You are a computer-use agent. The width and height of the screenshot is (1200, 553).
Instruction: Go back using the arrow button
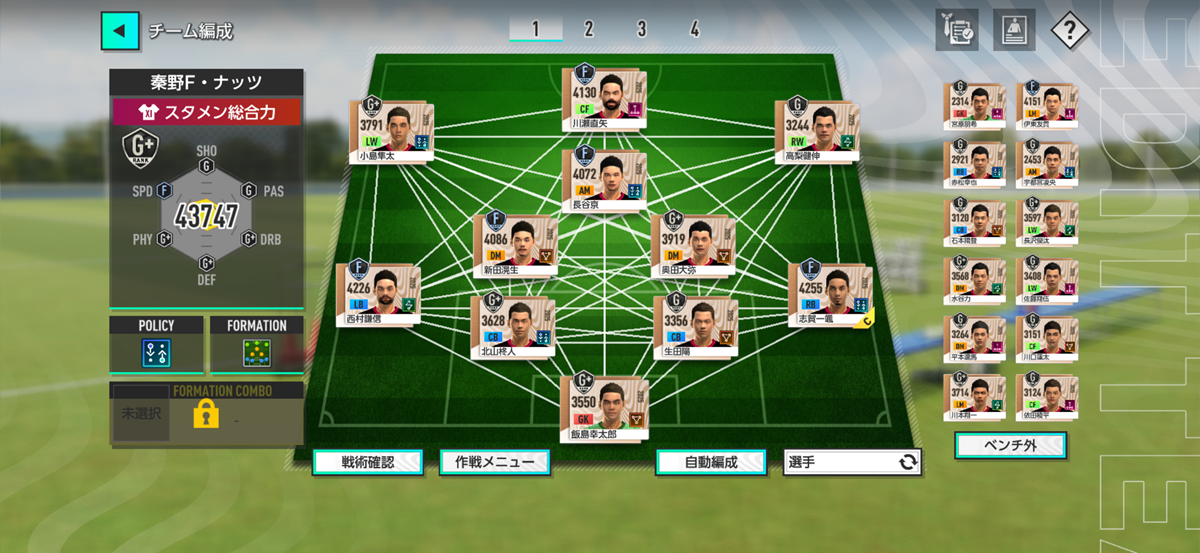pos(119,31)
